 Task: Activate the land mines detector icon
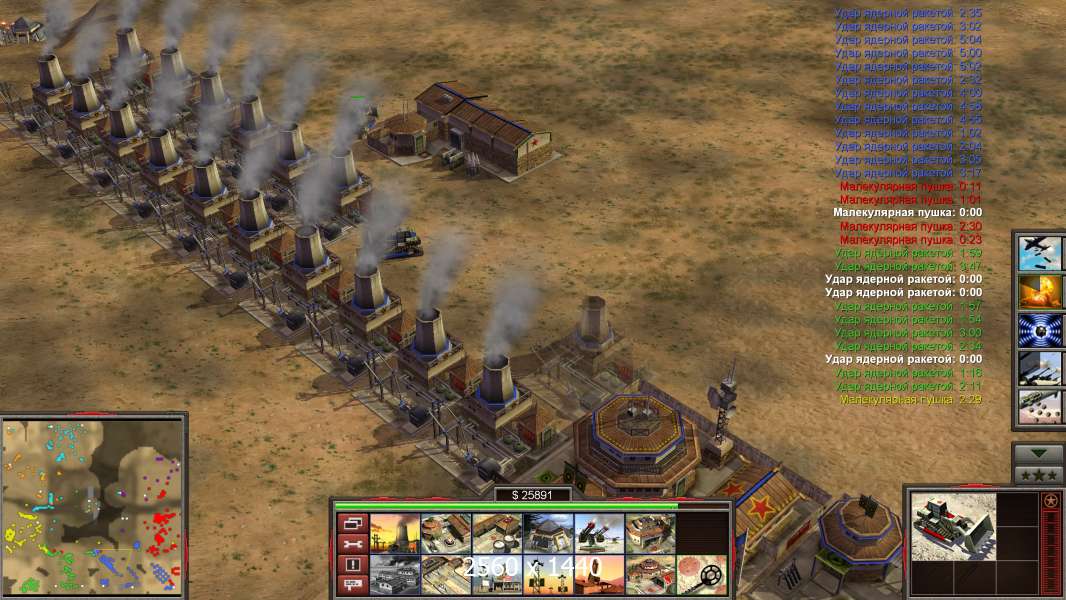pyautogui.click(x=701, y=574)
